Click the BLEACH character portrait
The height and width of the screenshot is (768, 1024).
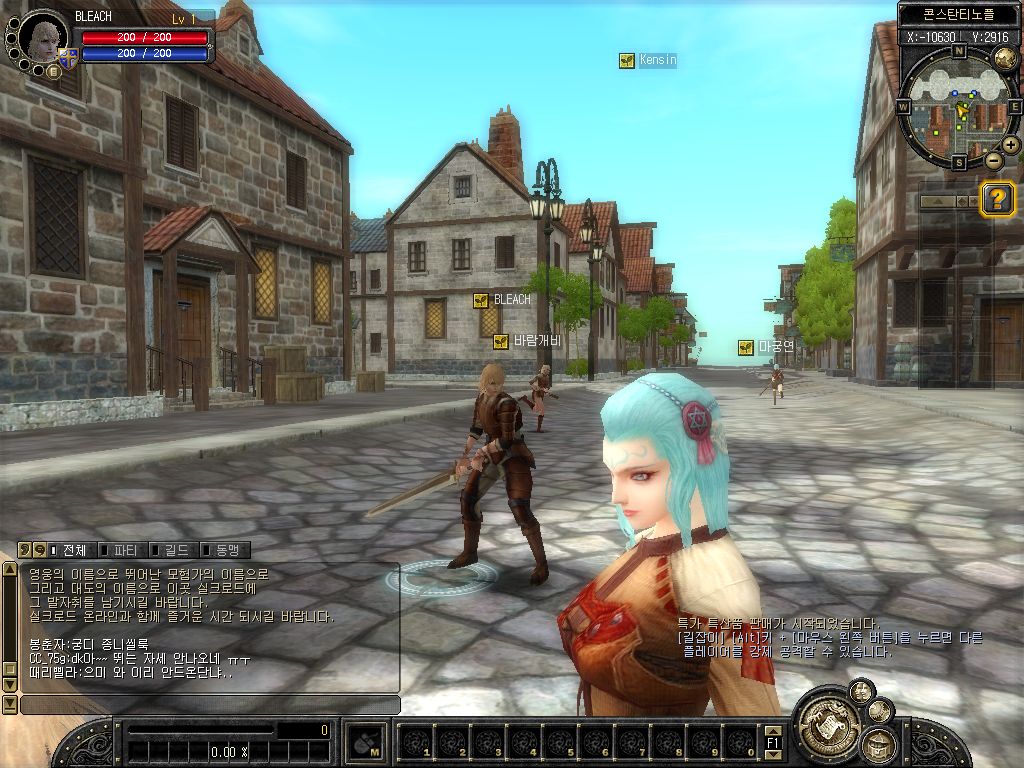tap(43, 37)
